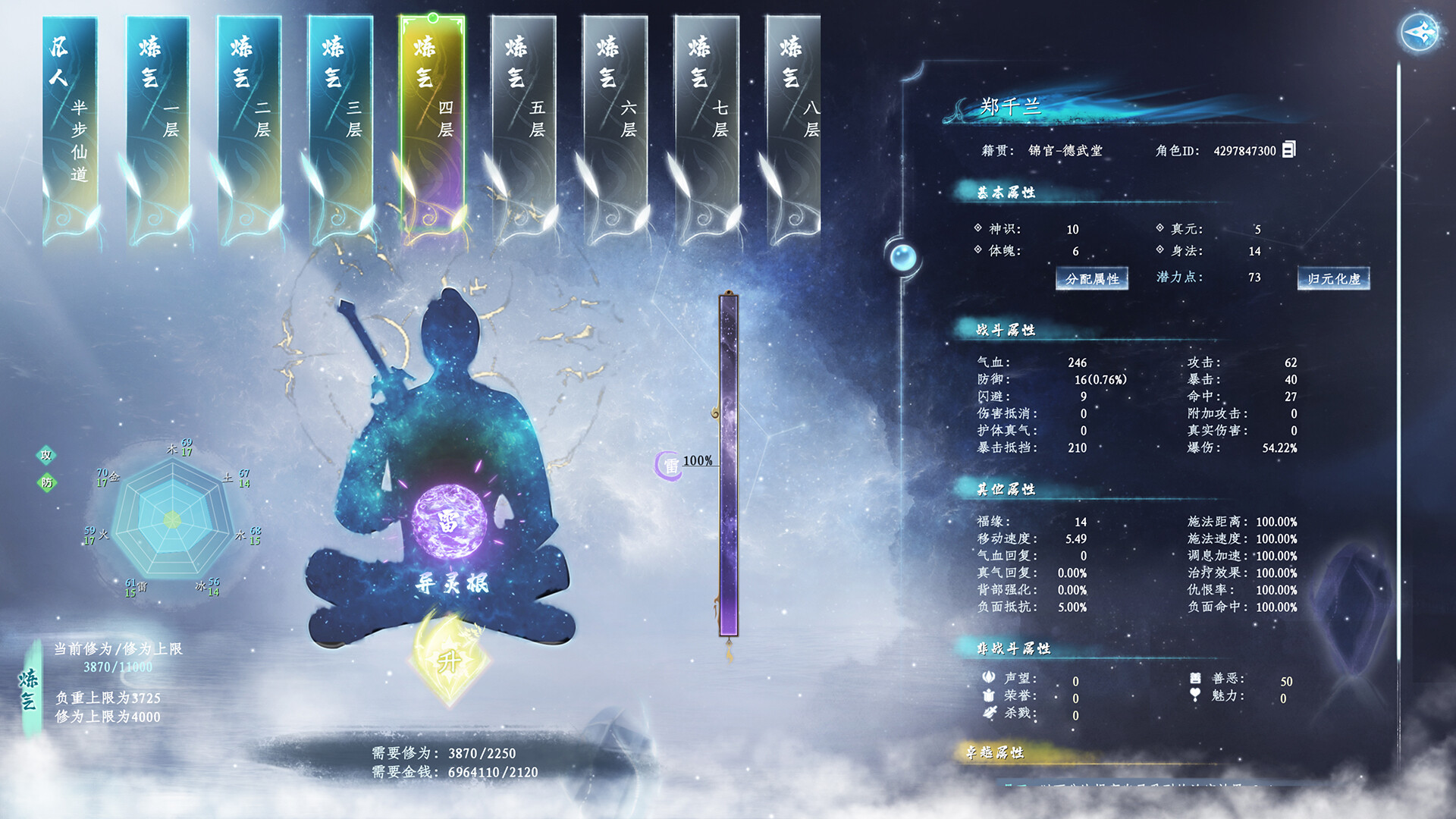The width and height of the screenshot is (1456, 819).
Task: Expand the 杂战斗属性 section
Action: [1012, 648]
